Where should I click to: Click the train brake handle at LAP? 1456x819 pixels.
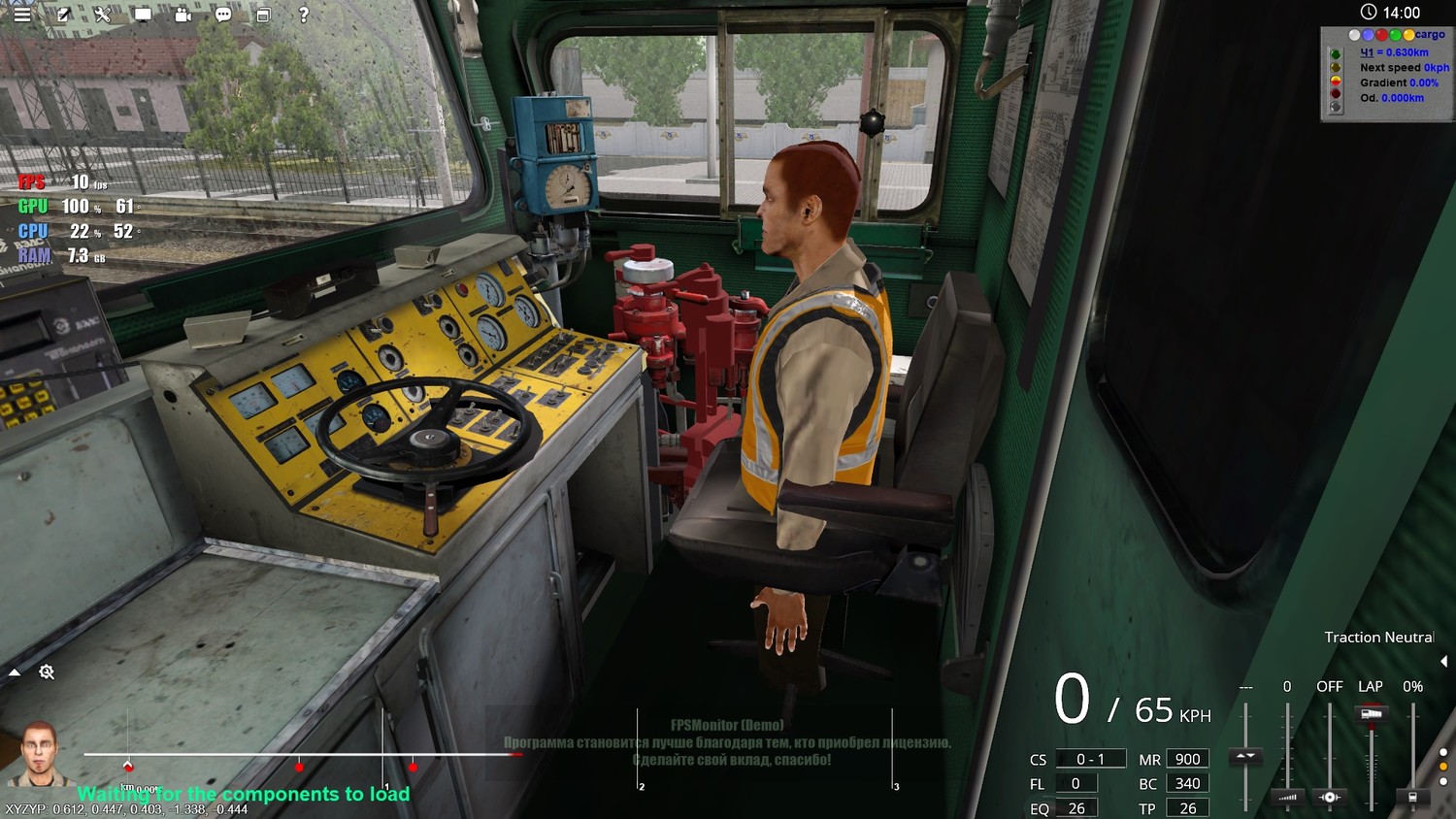coord(1371,714)
